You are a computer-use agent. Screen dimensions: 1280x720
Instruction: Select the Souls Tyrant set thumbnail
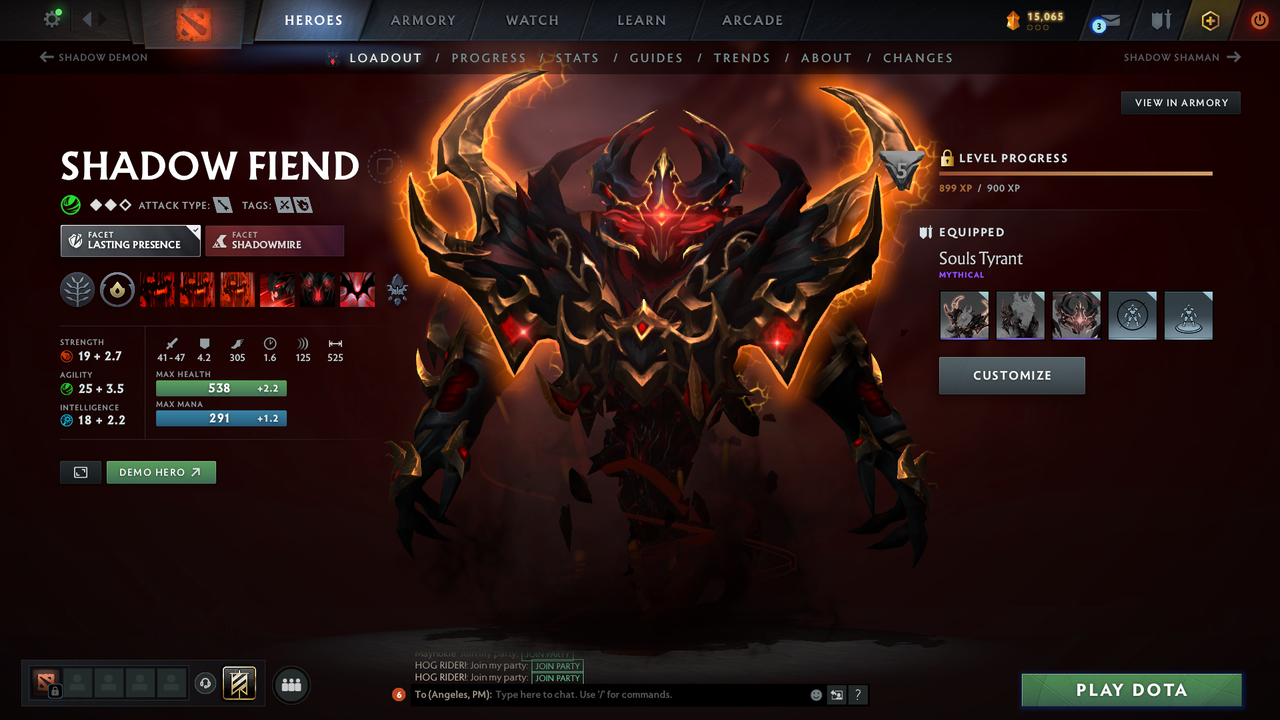(963, 315)
